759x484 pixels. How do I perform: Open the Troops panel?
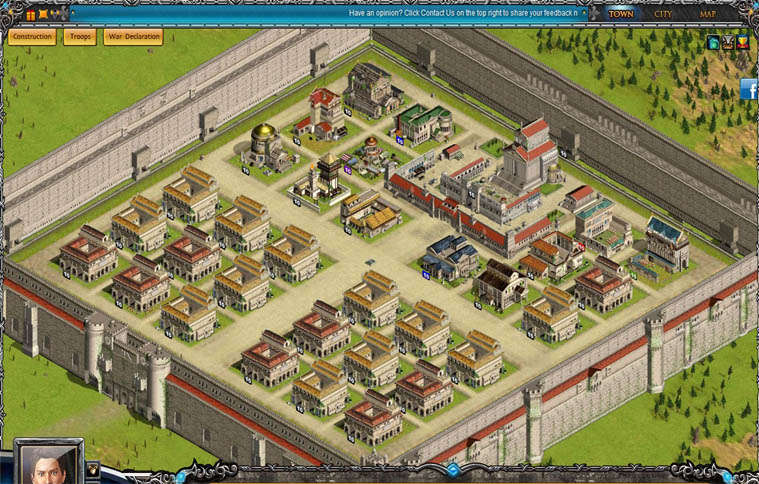point(80,37)
